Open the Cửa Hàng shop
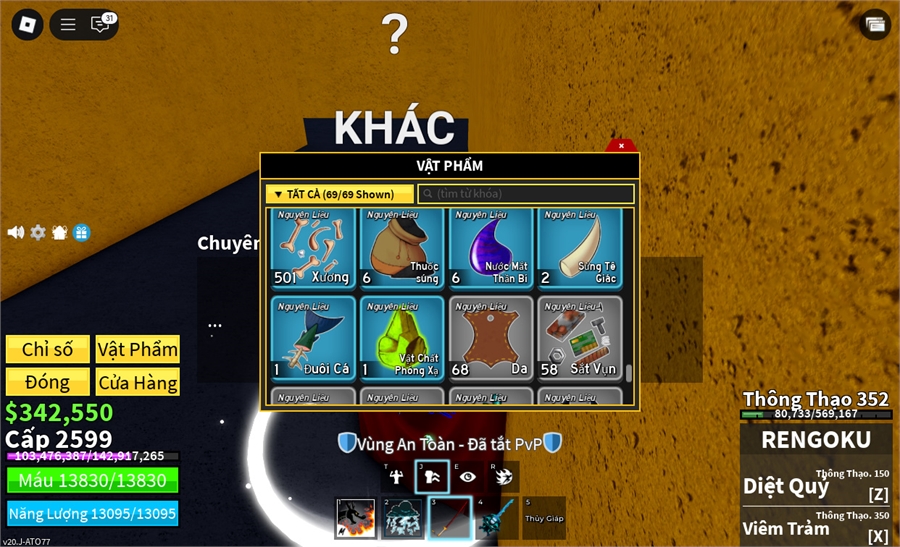The image size is (900, 547). [x=138, y=382]
